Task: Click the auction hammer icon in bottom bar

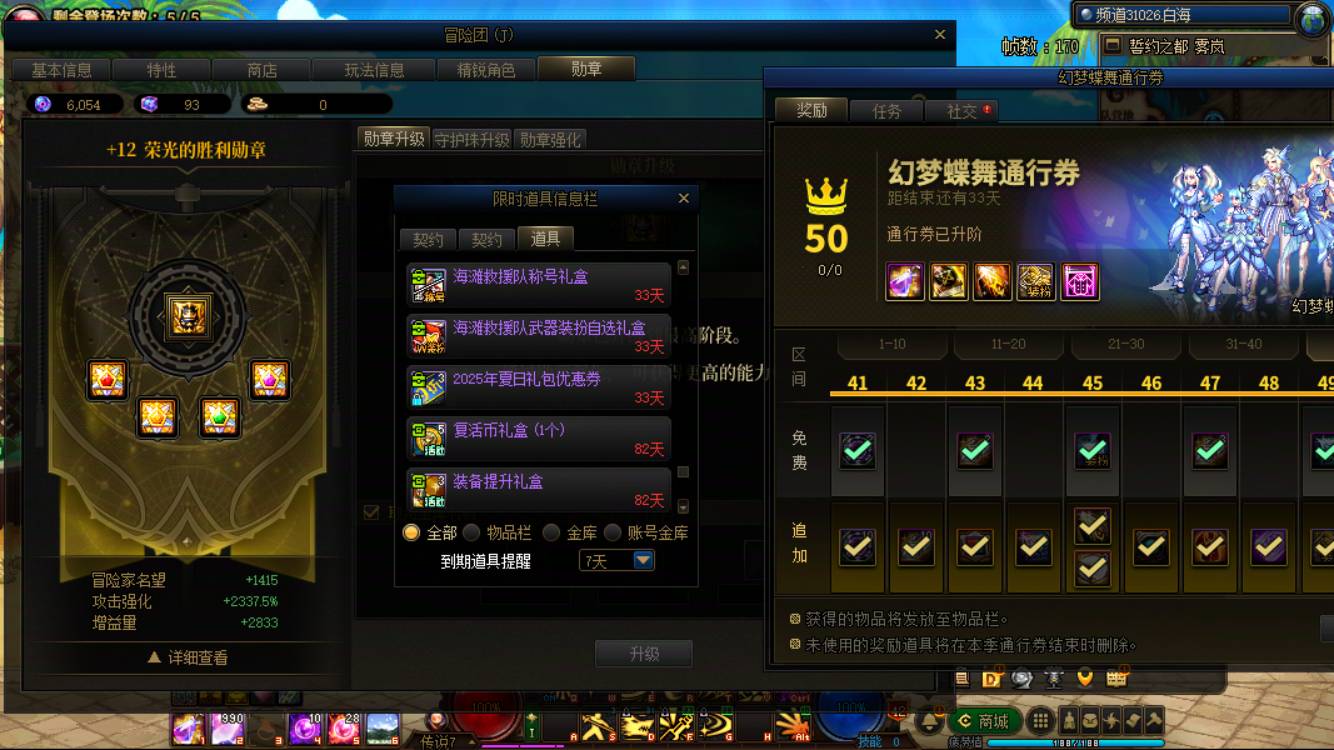Action: click(1152, 720)
